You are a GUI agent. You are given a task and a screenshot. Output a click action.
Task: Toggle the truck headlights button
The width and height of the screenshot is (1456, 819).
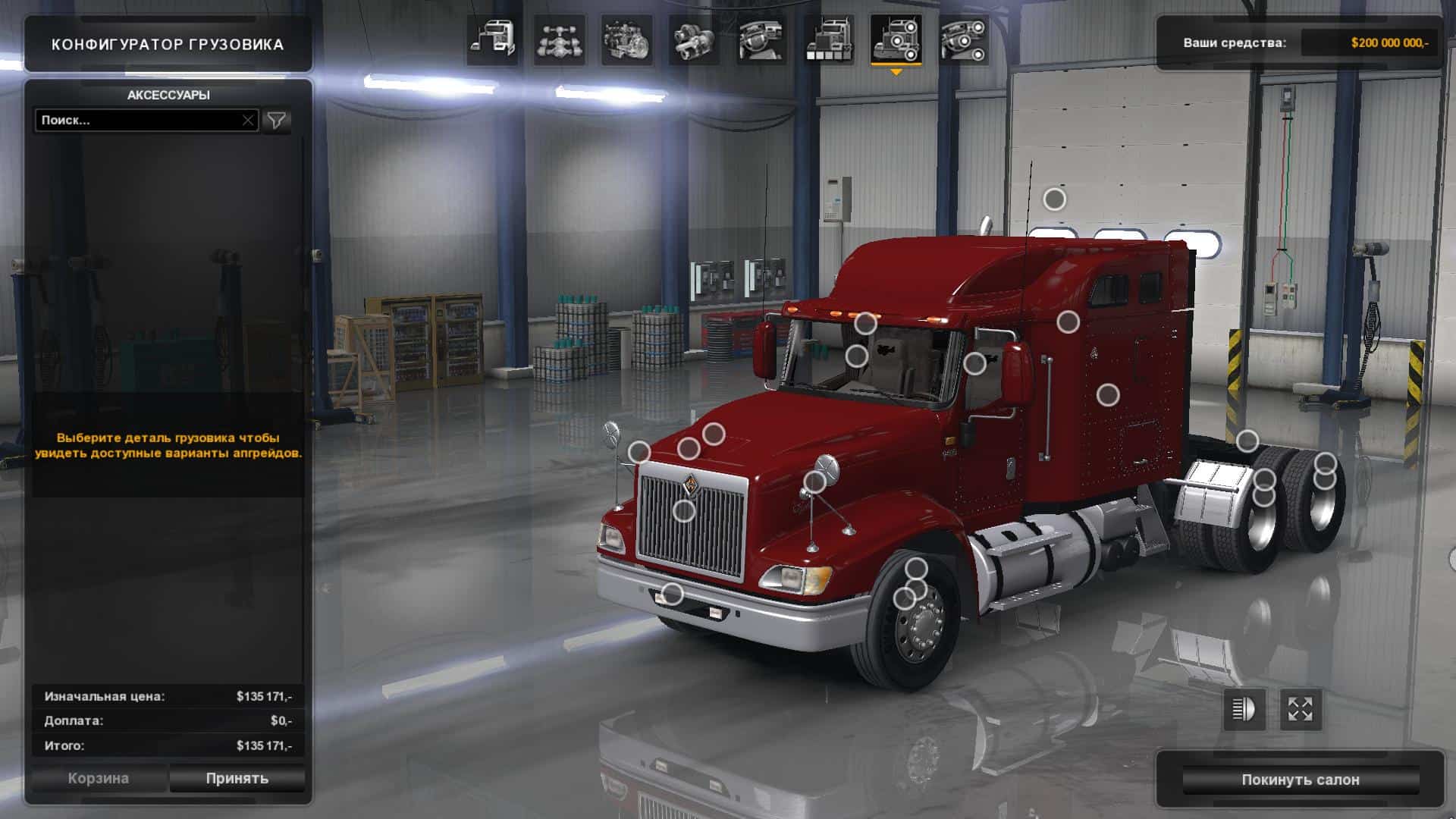click(1244, 710)
